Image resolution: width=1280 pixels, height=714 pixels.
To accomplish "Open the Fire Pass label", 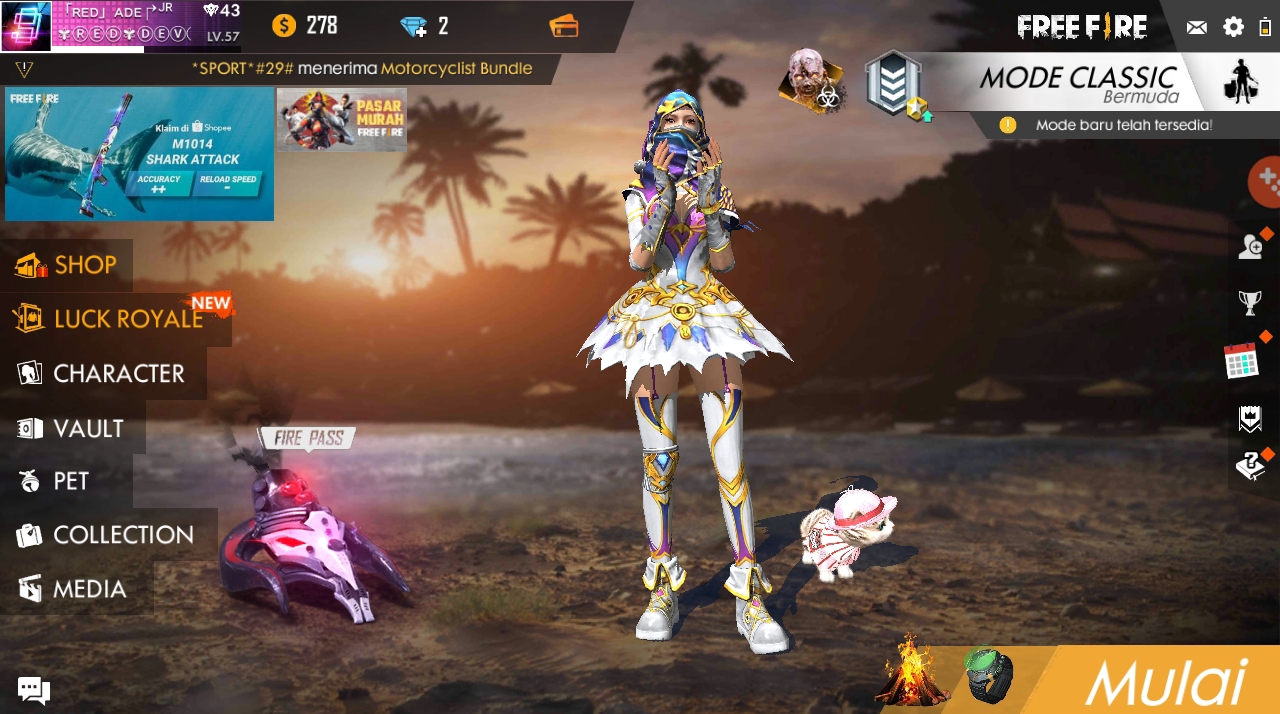I will click(x=308, y=438).
